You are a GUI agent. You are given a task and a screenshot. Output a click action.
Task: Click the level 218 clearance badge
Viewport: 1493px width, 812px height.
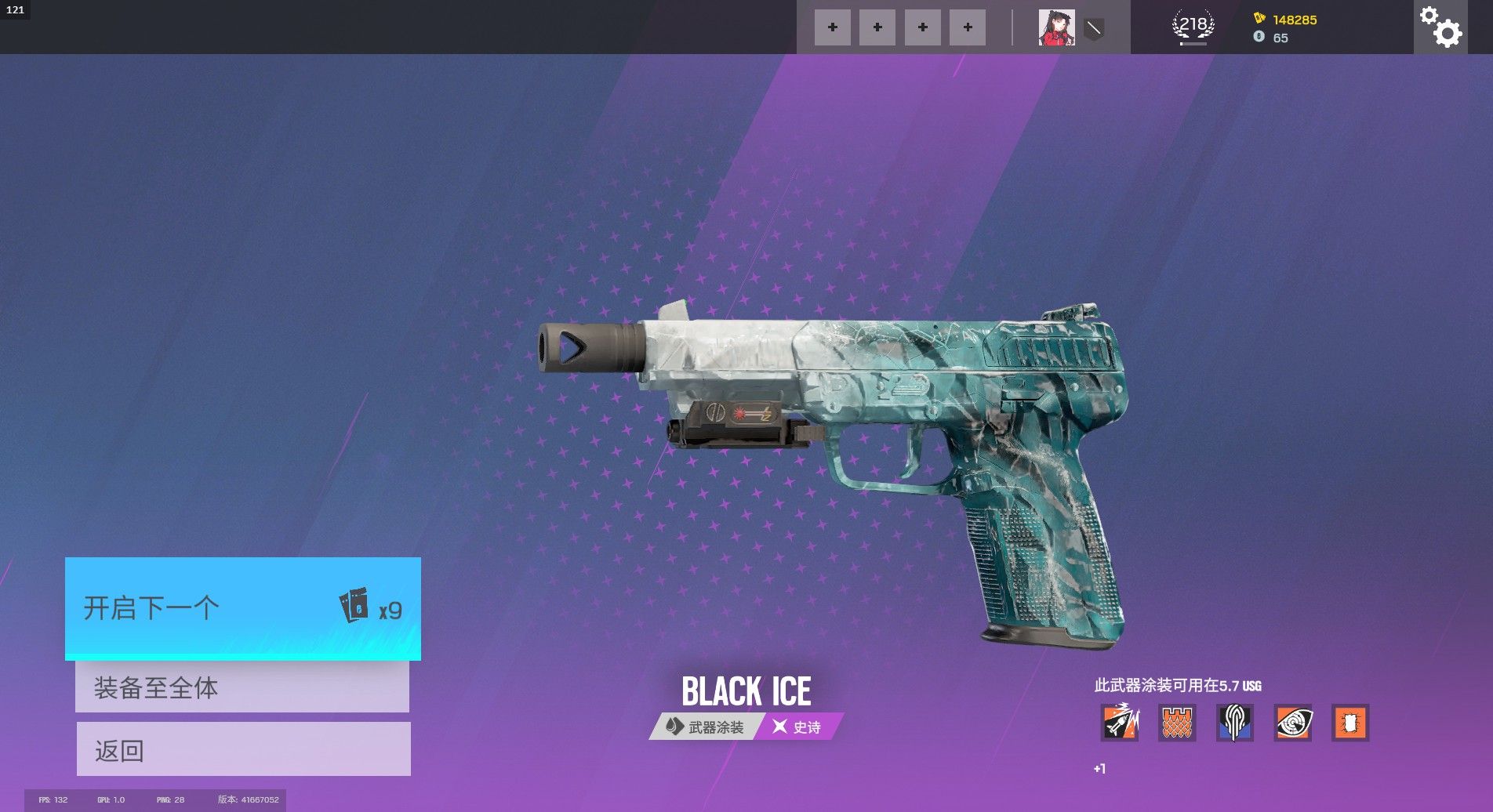[x=1193, y=27]
